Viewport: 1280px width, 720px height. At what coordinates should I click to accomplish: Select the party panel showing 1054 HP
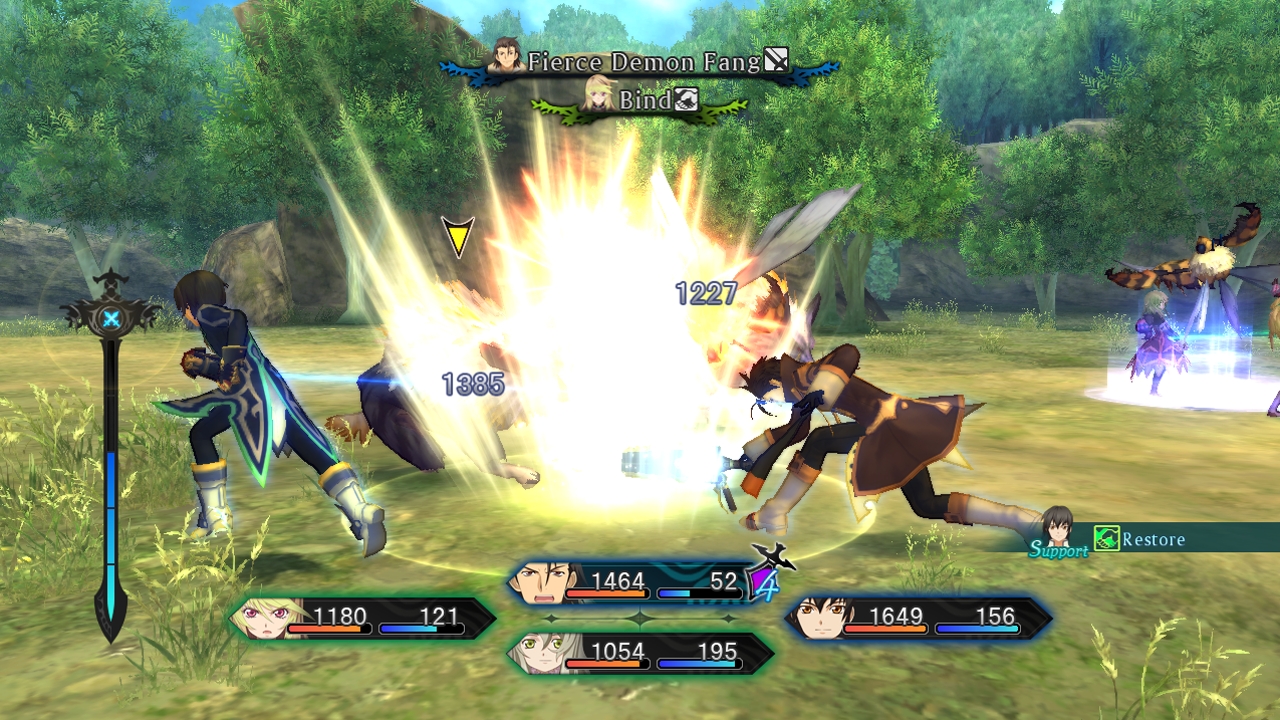coord(640,653)
